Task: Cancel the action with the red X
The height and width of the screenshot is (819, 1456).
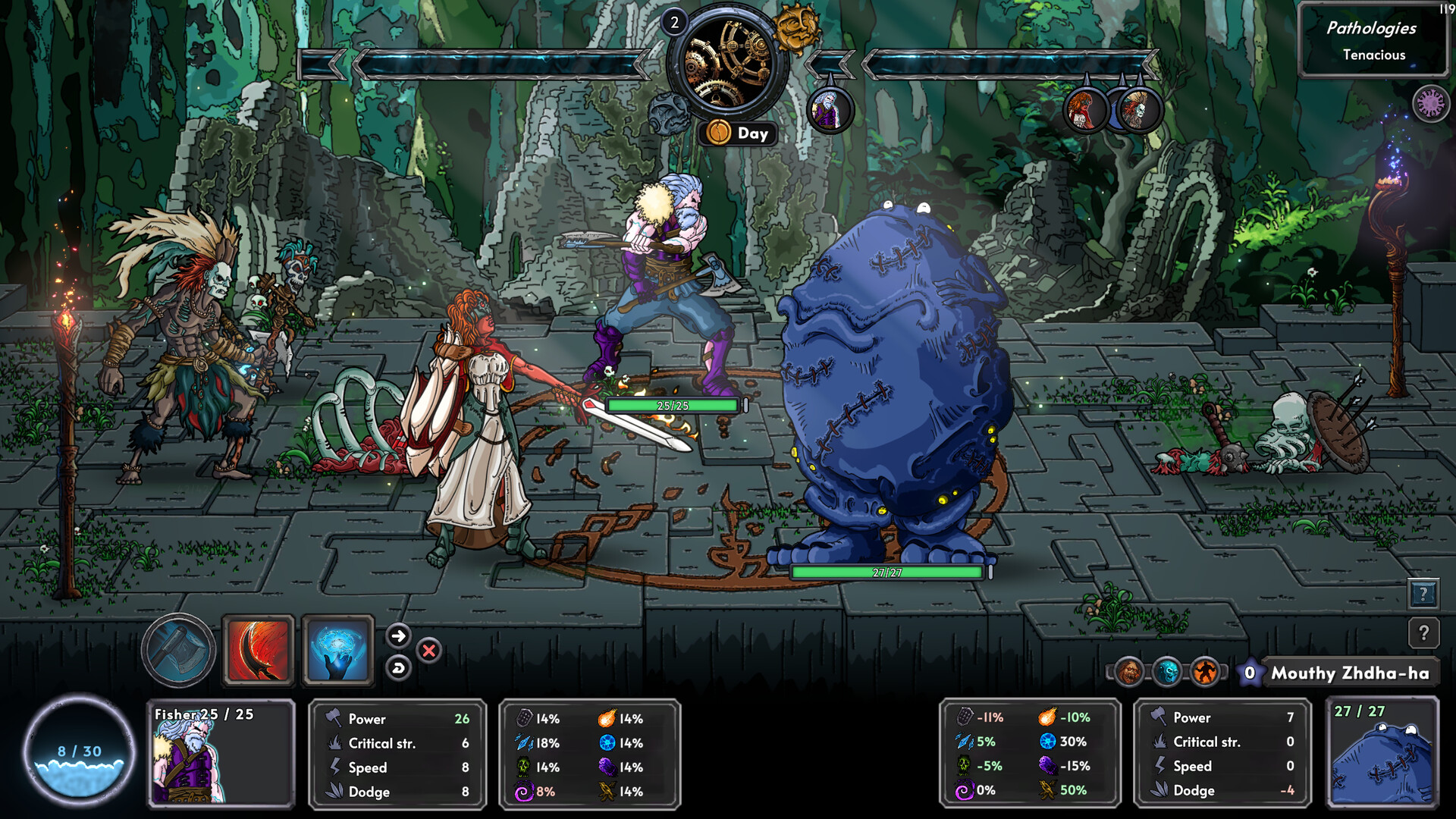Action: pyautogui.click(x=428, y=651)
